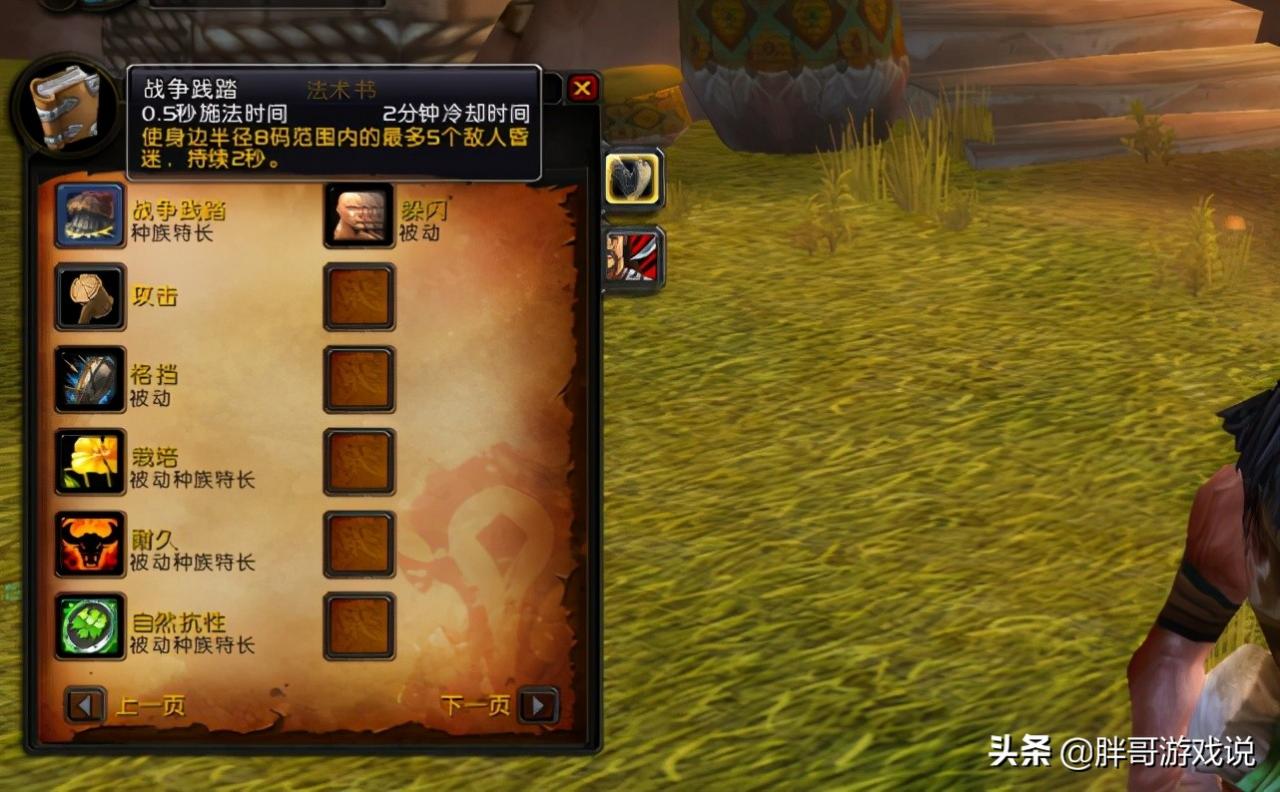
Task: Close the spellbook with the red X
Action: pyautogui.click(x=583, y=88)
